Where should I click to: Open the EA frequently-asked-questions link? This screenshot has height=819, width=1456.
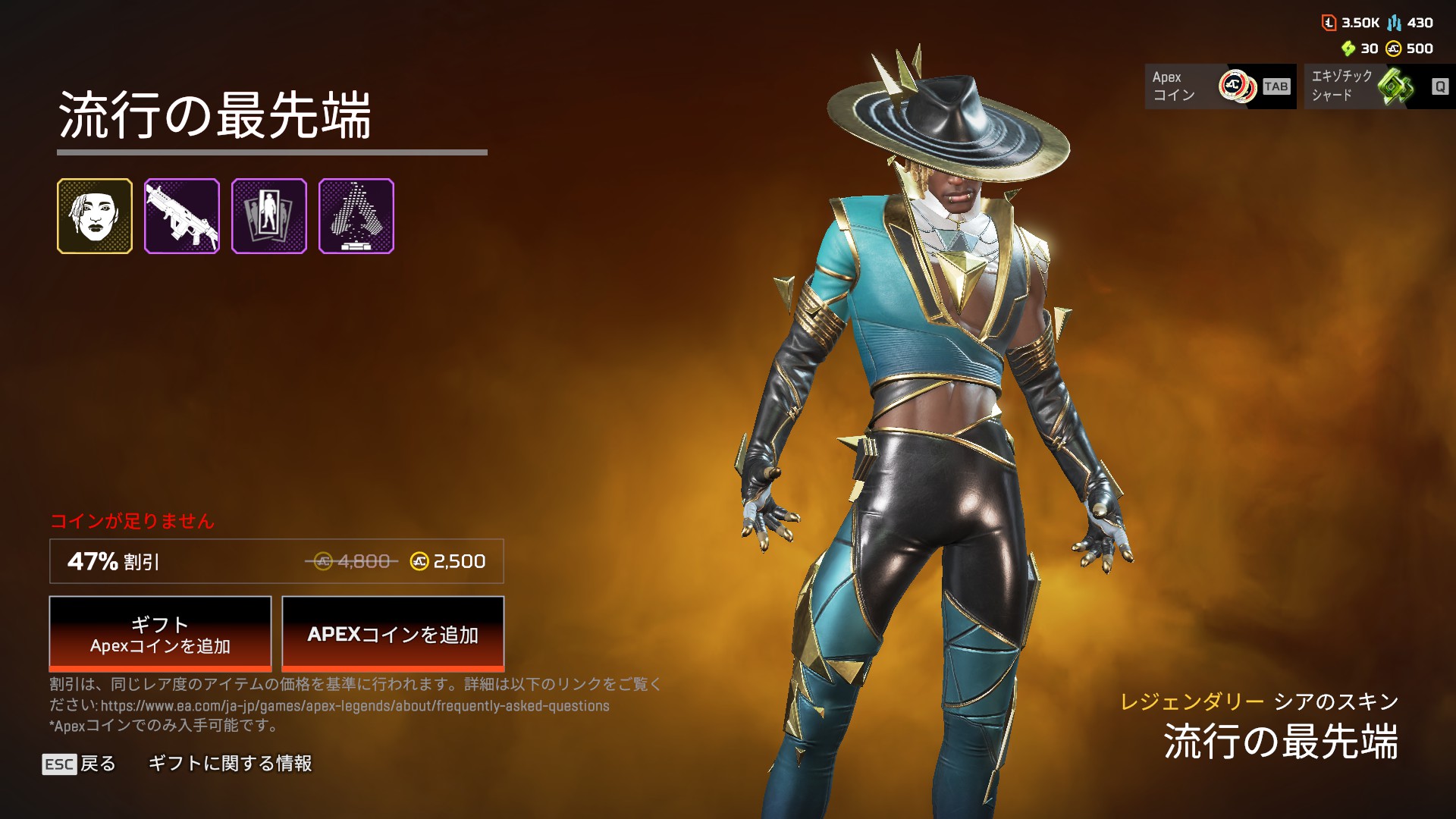click(355, 706)
